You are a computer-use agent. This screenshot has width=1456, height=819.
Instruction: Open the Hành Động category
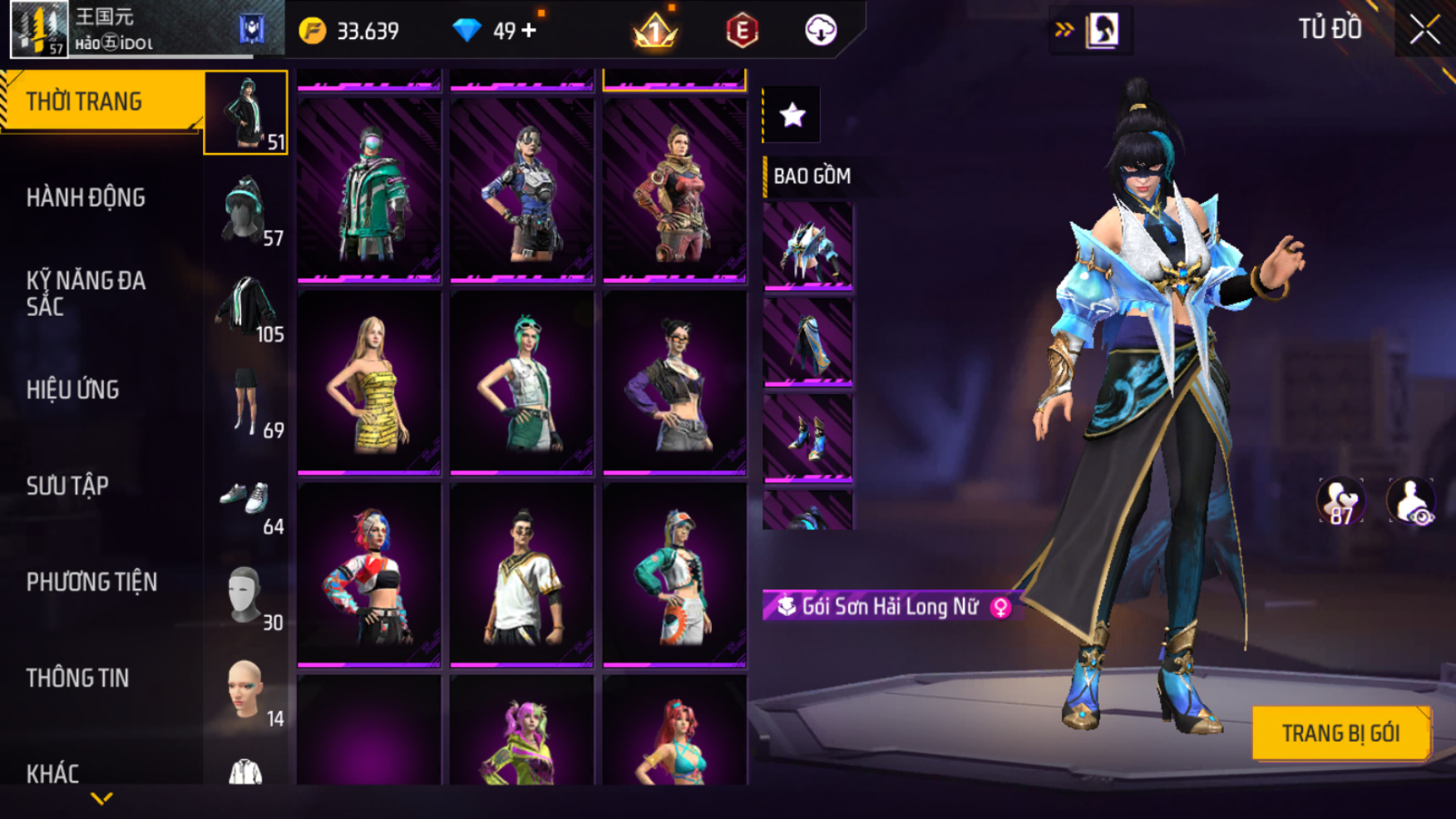point(86,198)
